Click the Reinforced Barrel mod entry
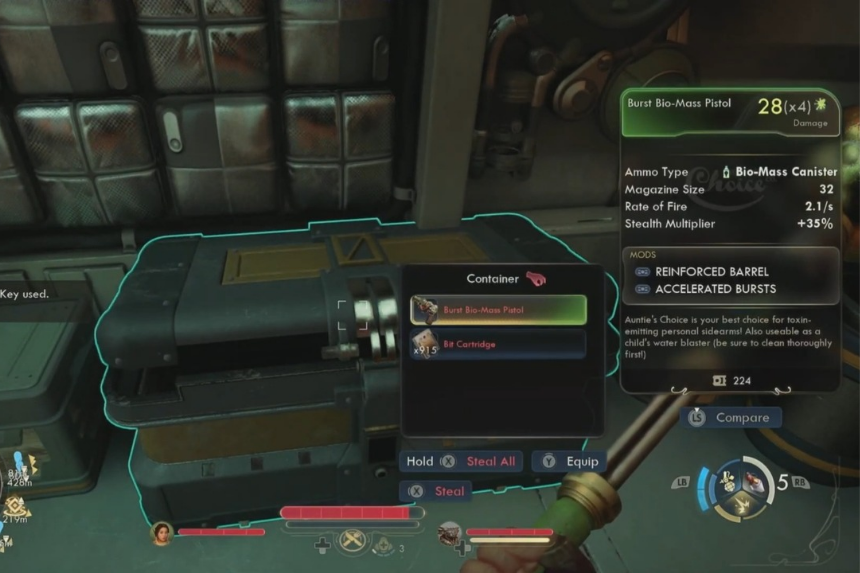This screenshot has width=860, height=573. pos(710,271)
